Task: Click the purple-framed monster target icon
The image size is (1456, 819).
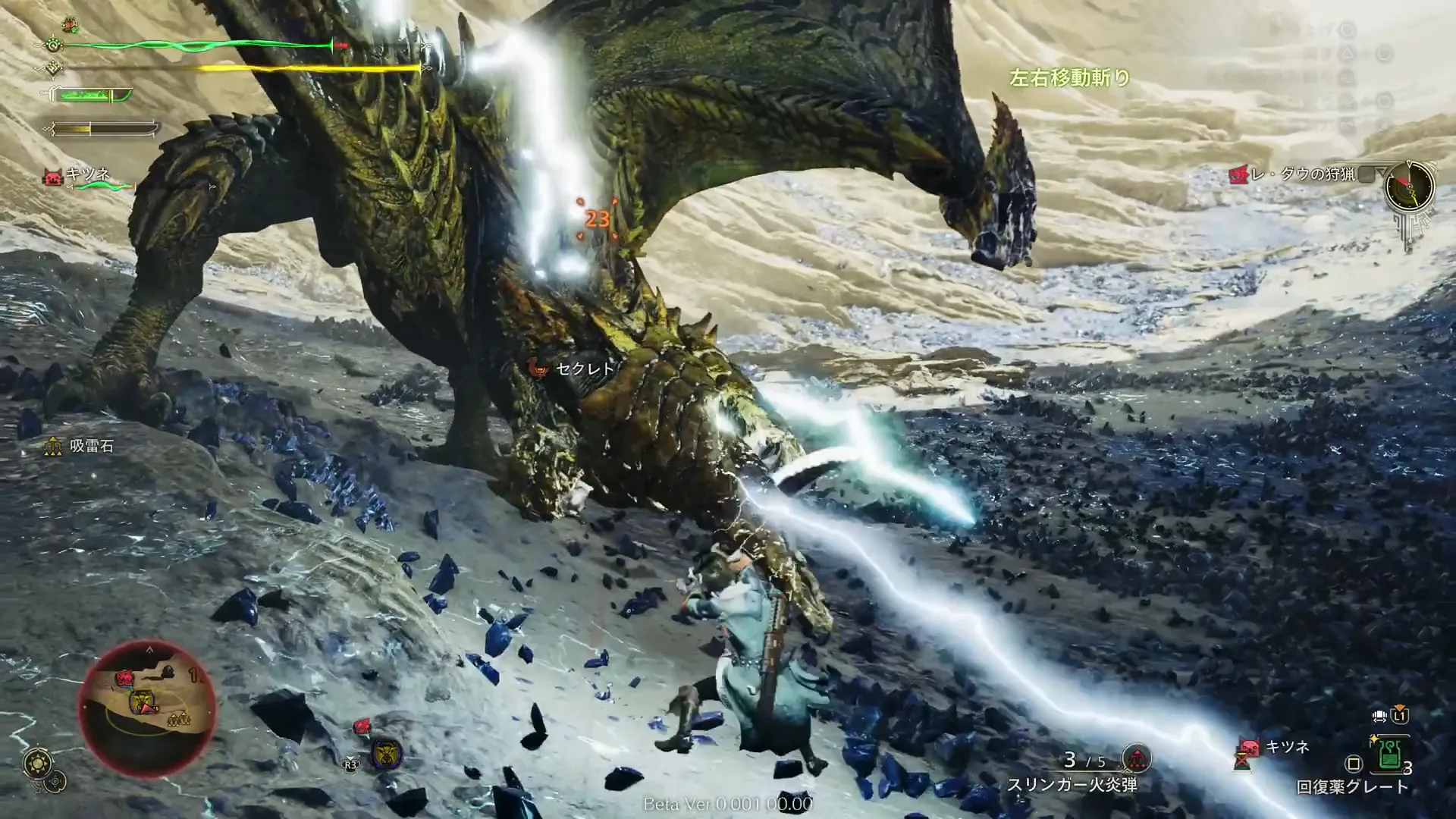Action: 387,754
